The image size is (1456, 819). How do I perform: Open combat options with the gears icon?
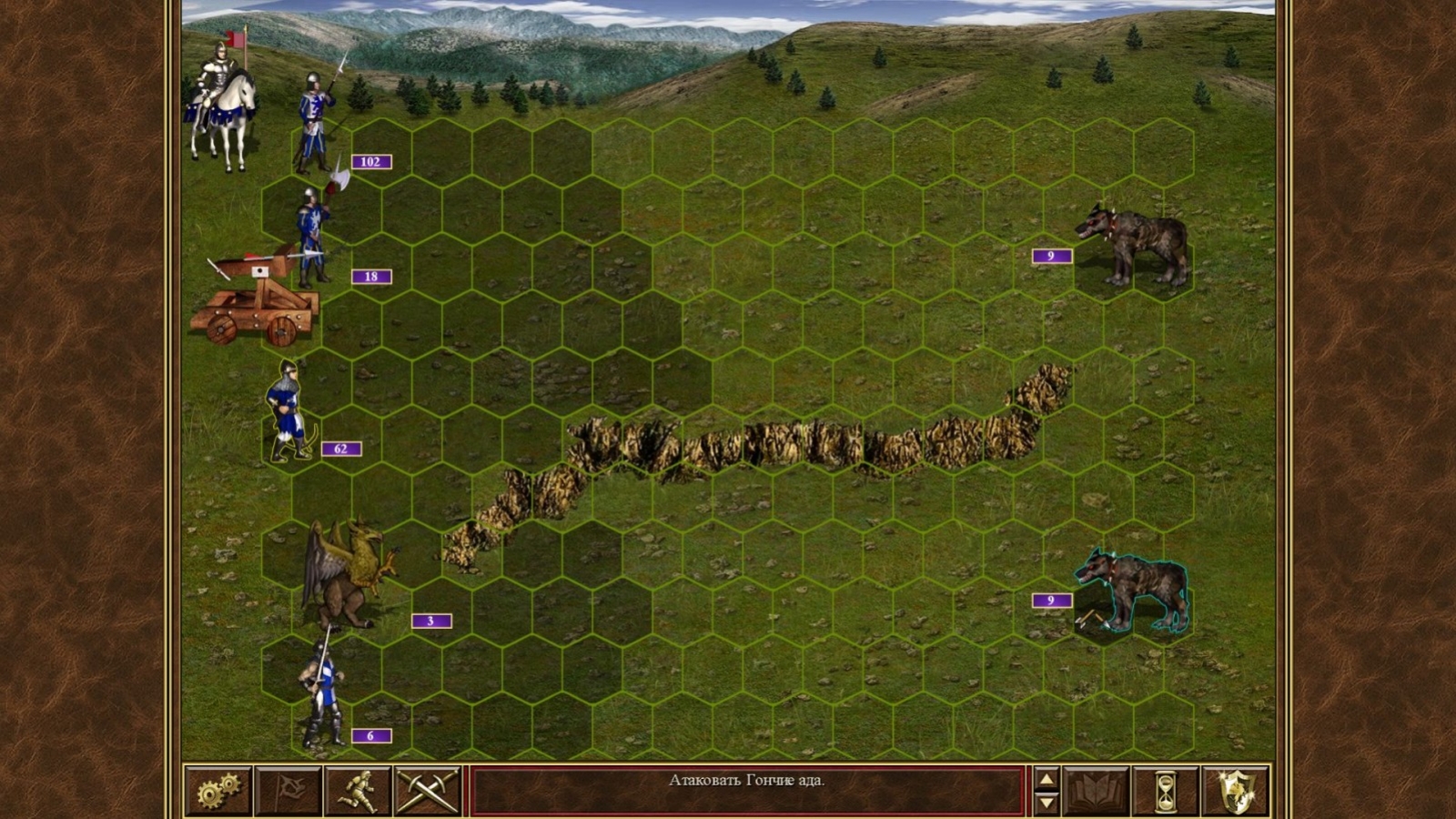[217, 790]
